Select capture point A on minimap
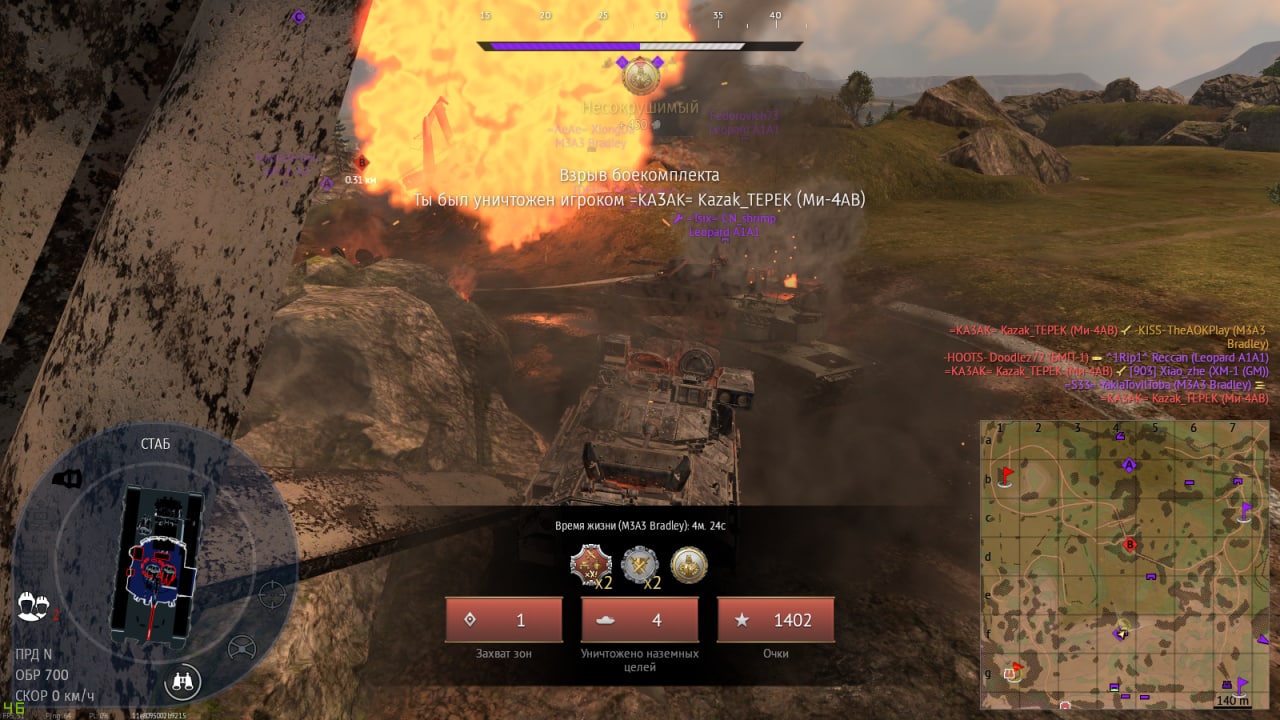Screen dimensions: 1280x720 pos(1130,465)
